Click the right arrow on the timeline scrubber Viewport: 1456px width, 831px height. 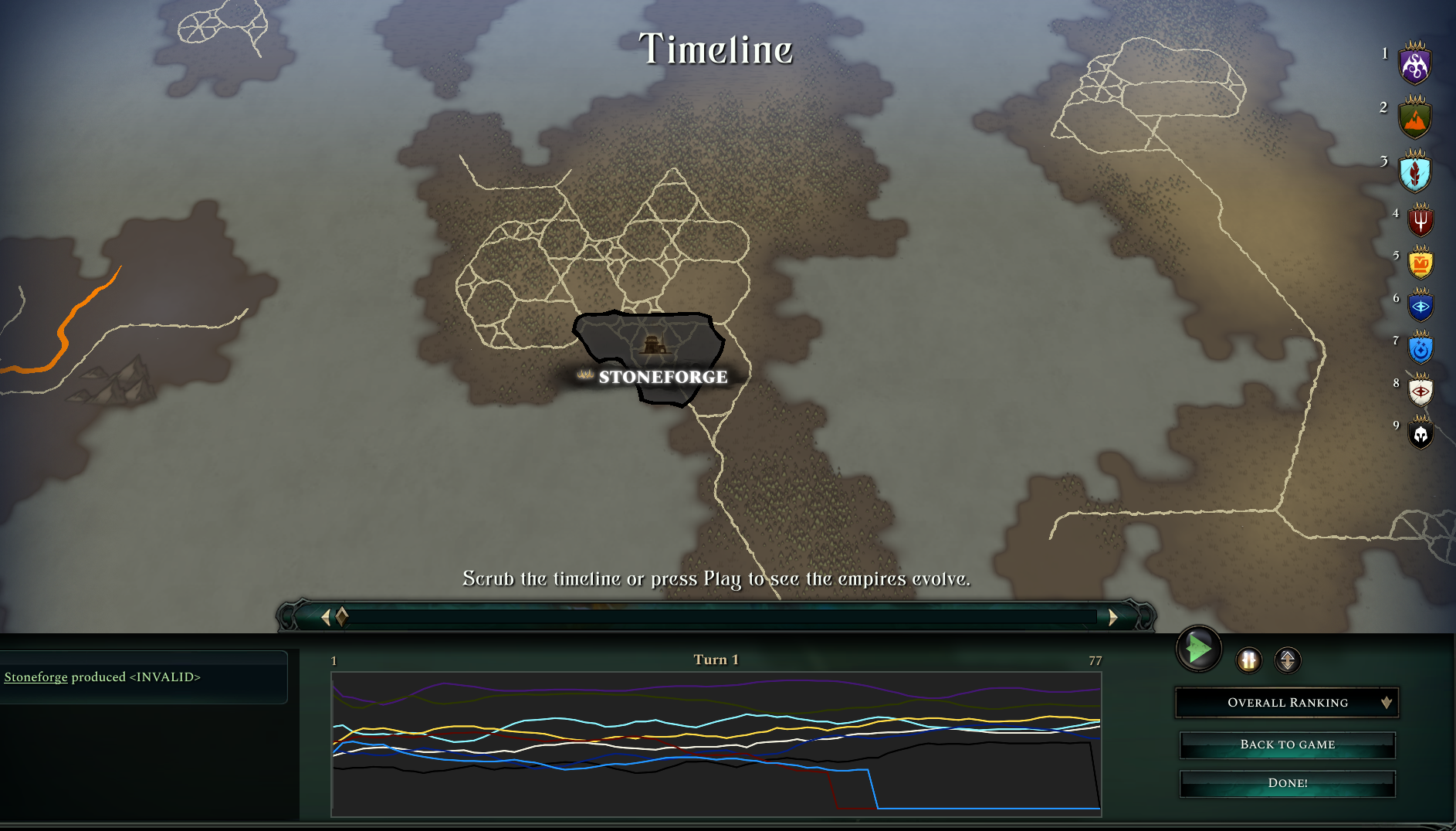point(1112,616)
